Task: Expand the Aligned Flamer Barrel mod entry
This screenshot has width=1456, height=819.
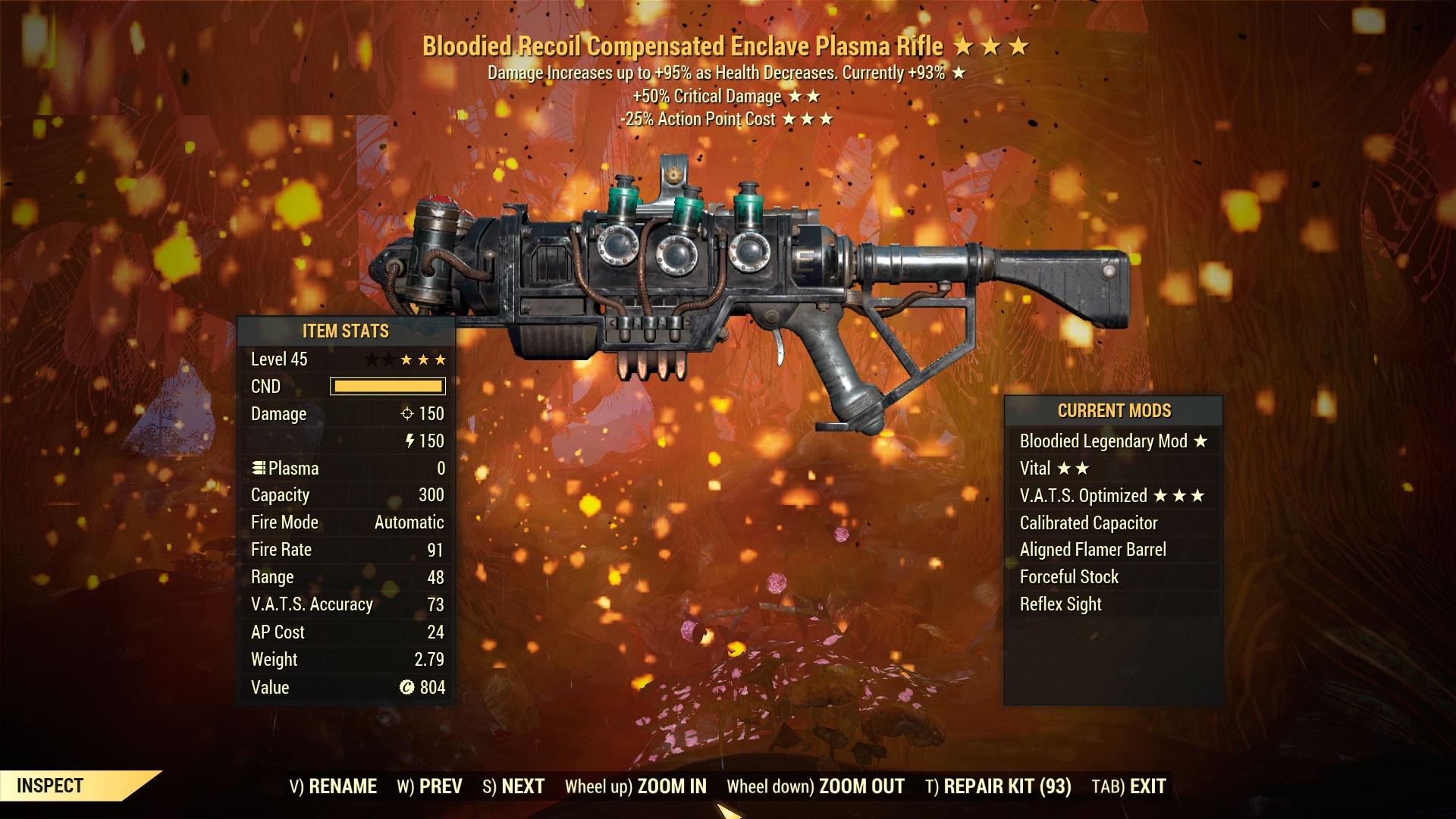Action: point(1094,549)
